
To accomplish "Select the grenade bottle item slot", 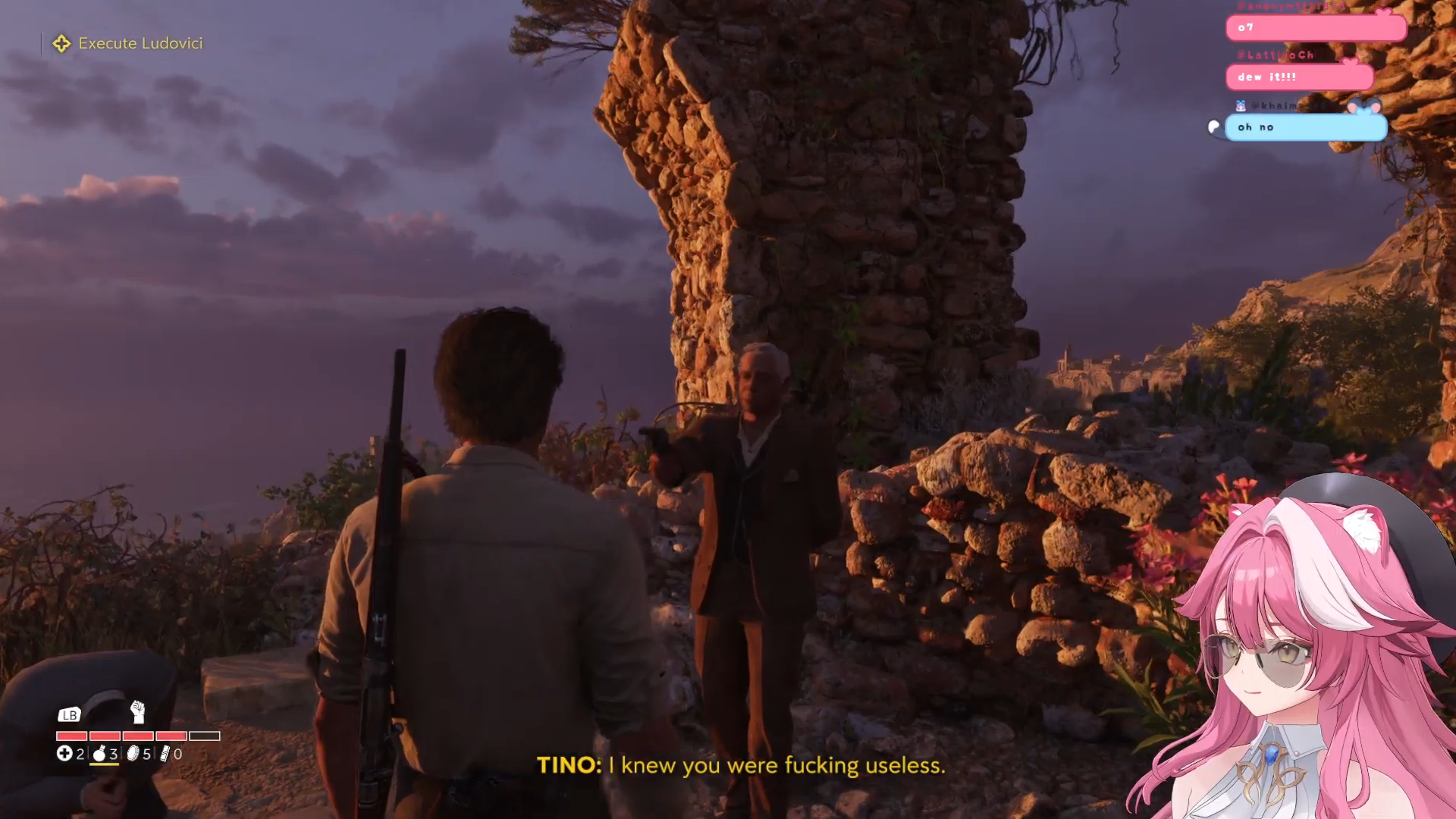I will click(x=99, y=753).
